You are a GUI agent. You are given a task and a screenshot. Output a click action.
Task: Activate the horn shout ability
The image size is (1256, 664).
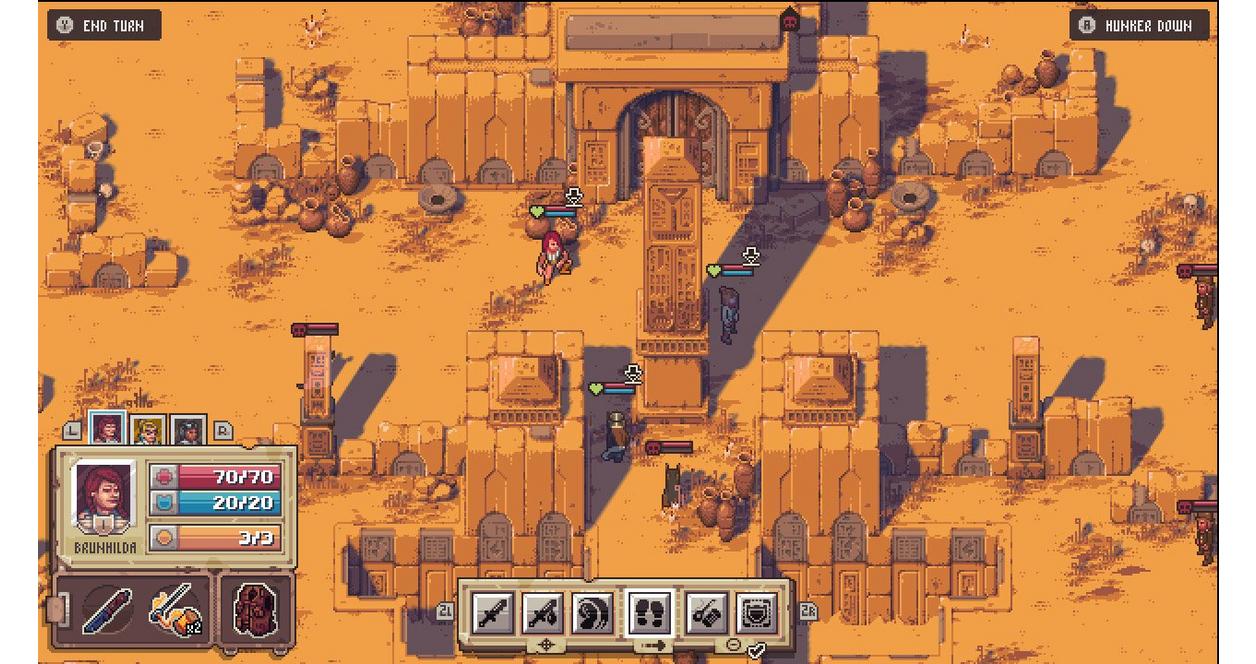(592, 614)
